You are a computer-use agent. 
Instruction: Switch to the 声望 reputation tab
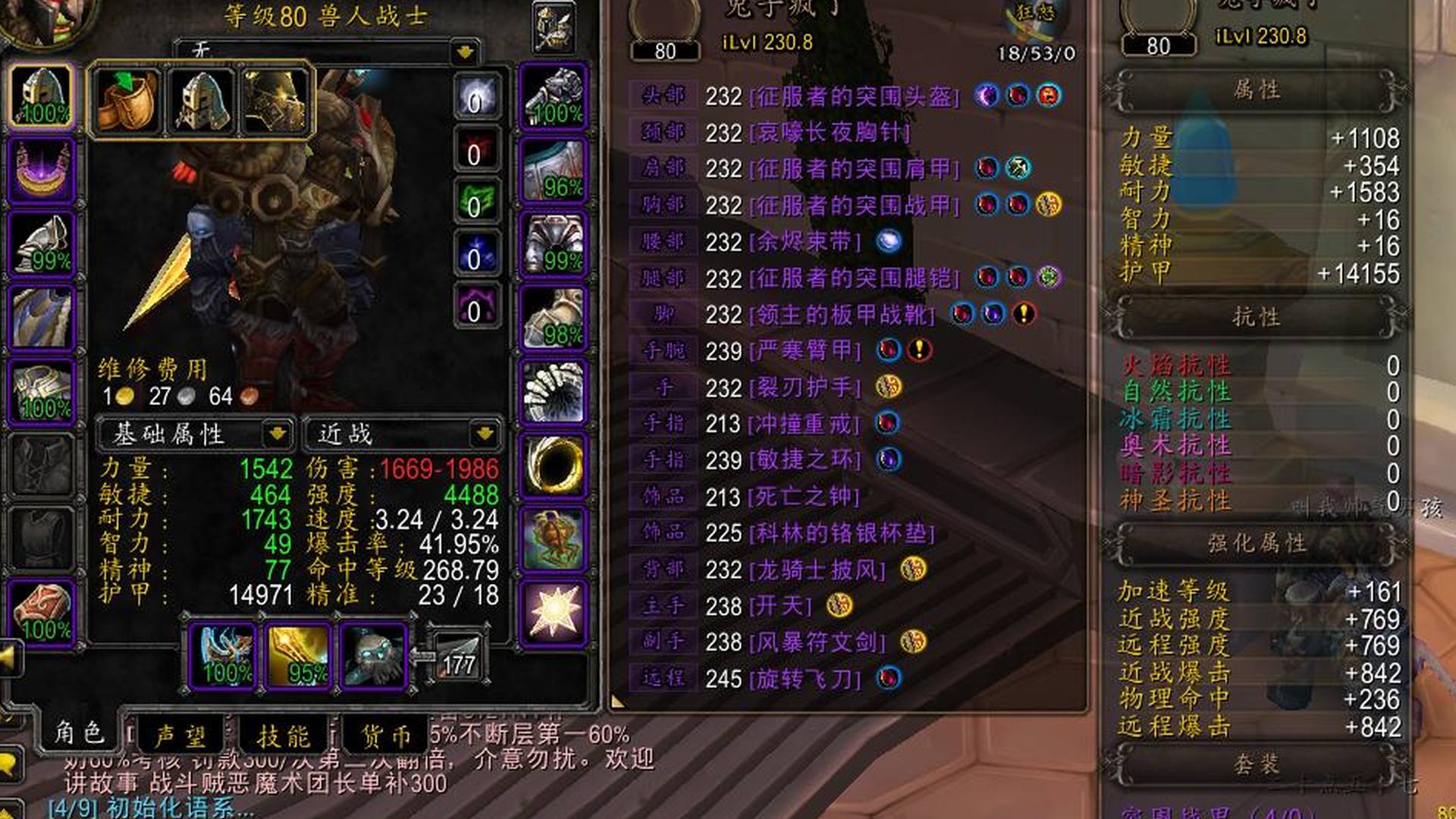coord(180,735)
